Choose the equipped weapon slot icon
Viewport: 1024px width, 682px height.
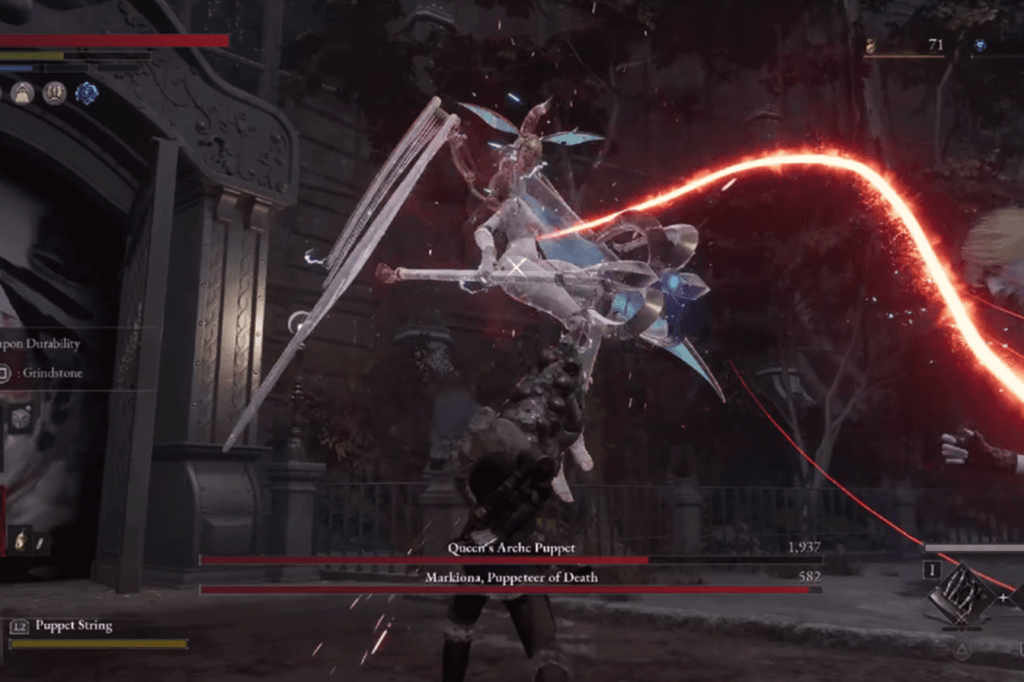click(960, 594)
